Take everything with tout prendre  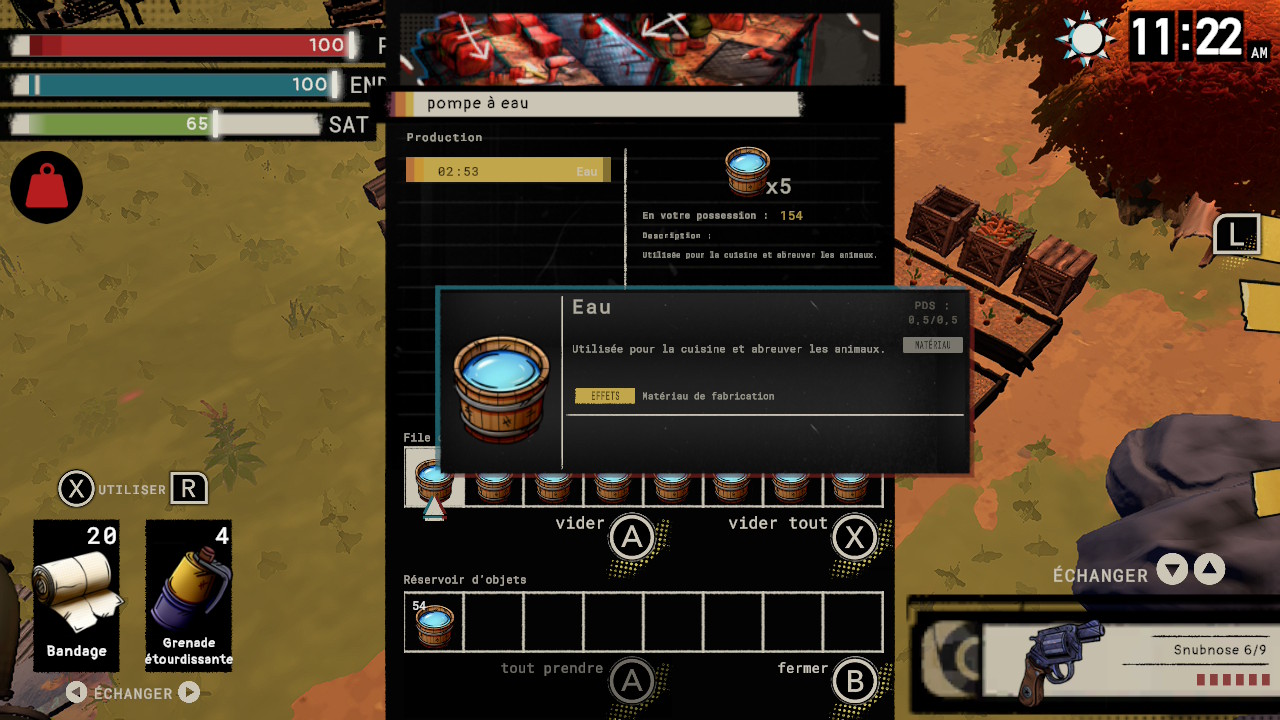pyautogui.click(x=632, y=681)
